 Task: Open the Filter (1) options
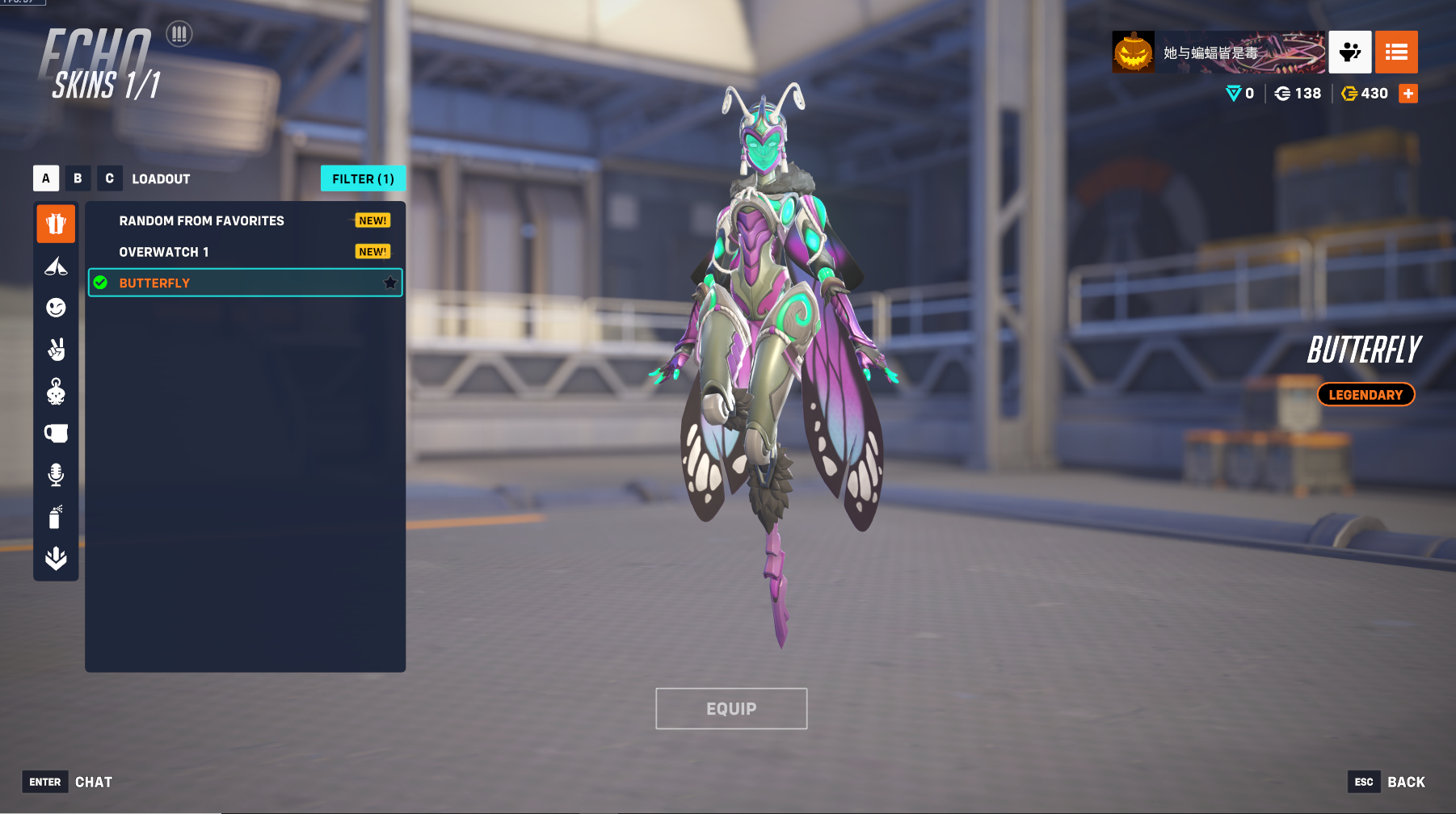click(x=363, y=178)
